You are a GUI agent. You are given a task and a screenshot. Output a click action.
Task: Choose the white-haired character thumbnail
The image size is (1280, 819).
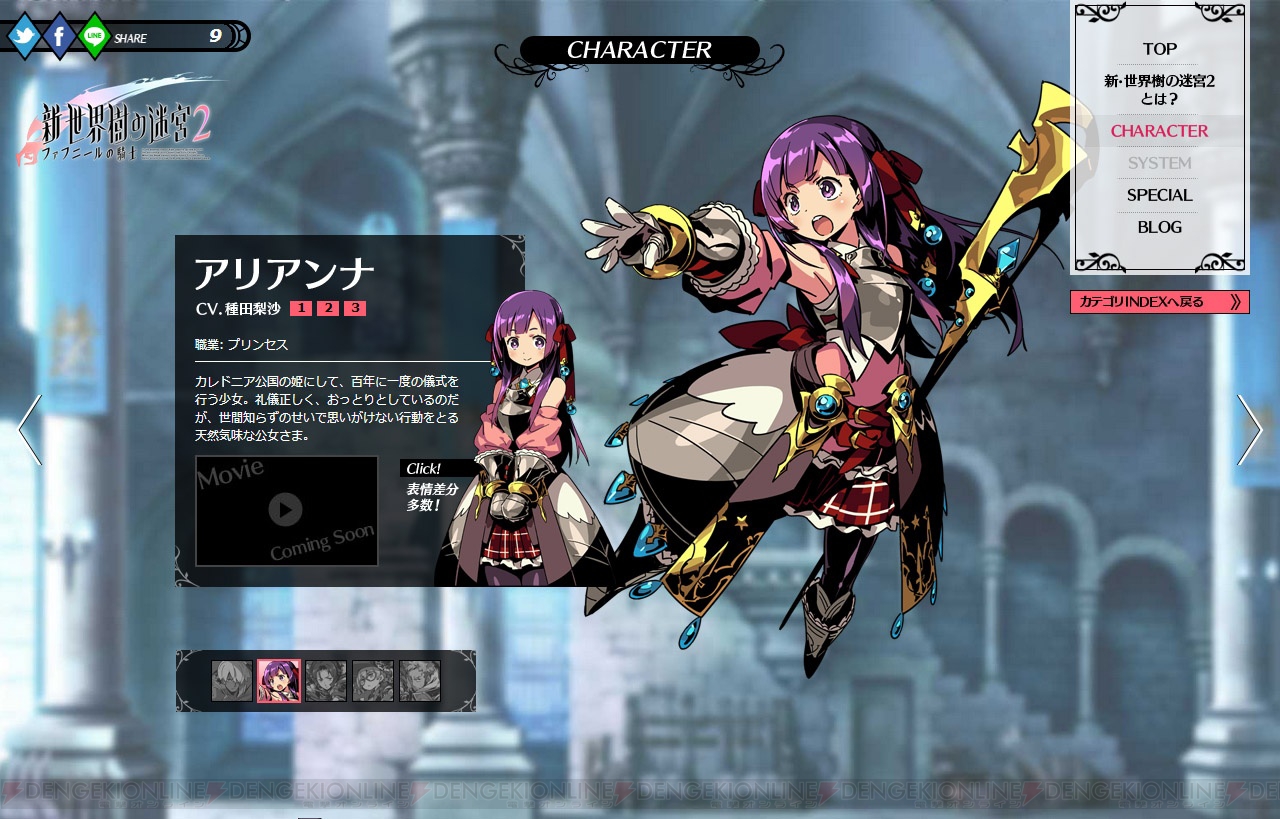click(x=232, y=681)
